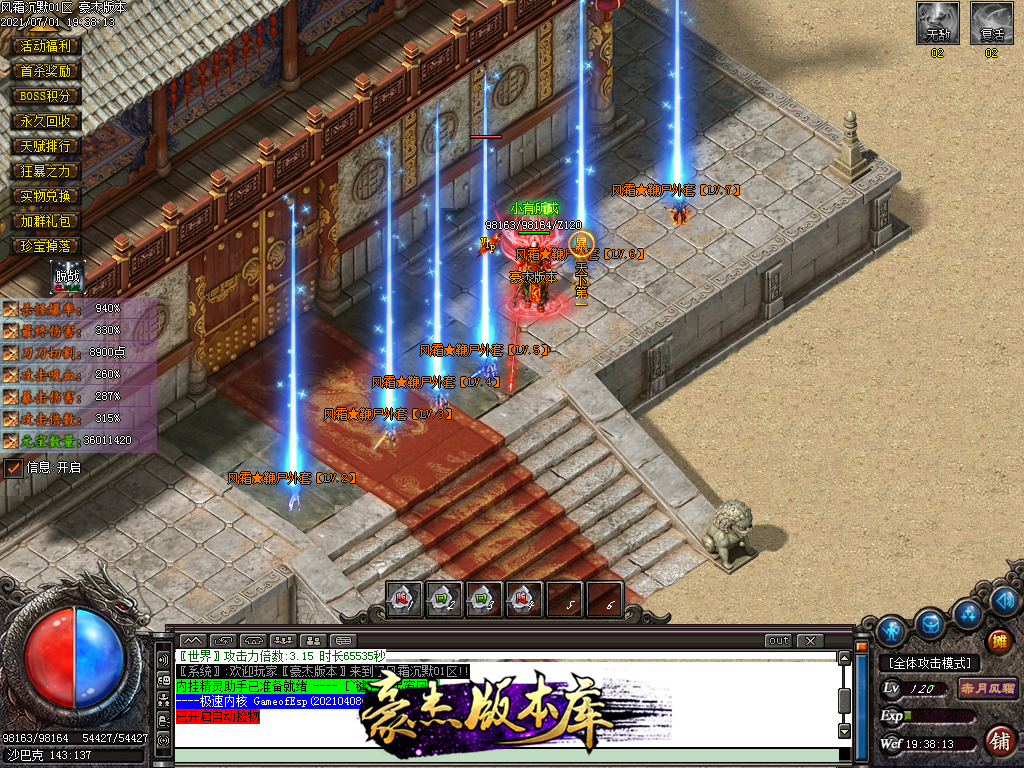
Task: Open the BOSS积分 points menu
Action: click(x=46, y=96)
